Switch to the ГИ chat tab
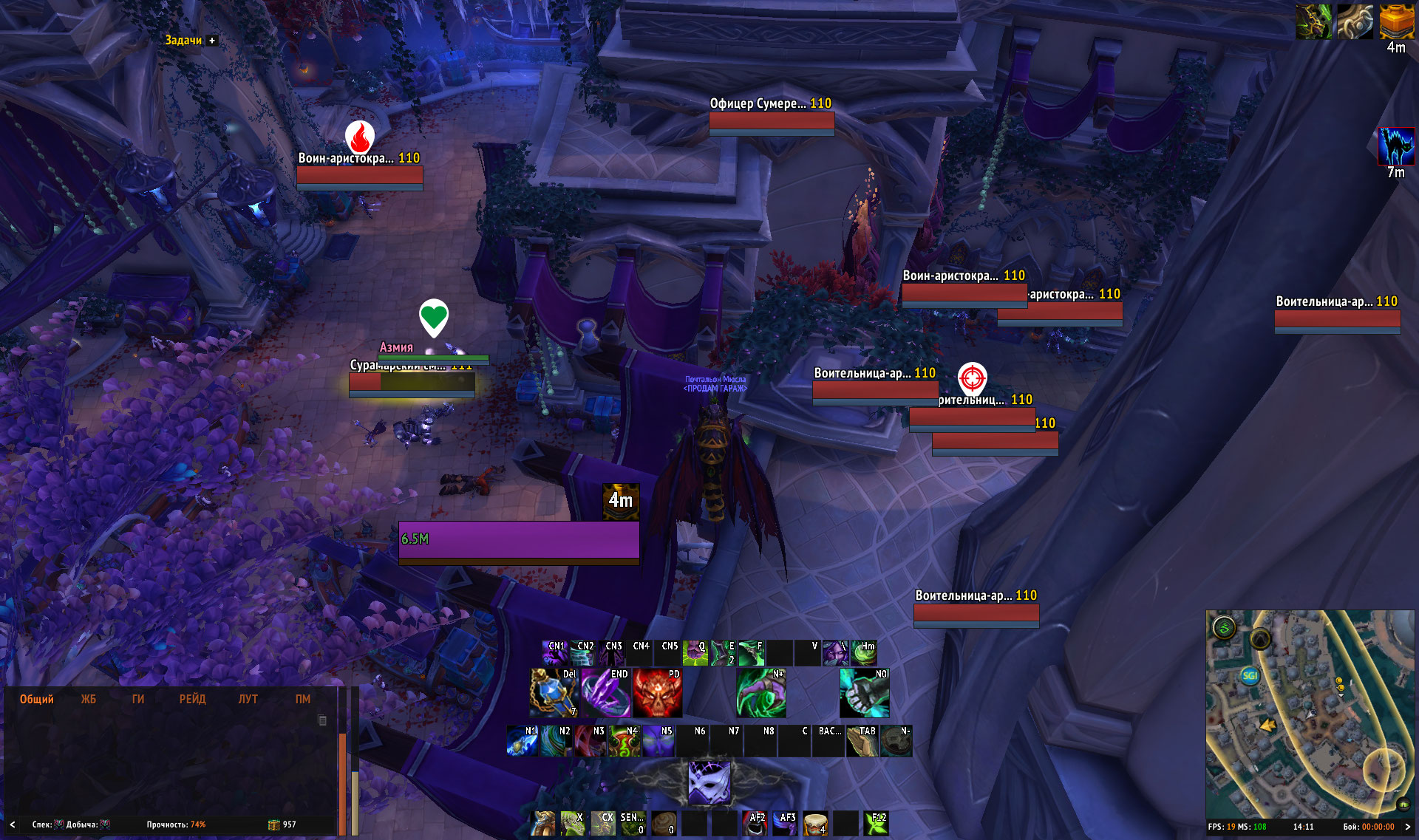This screenshot has width=1419, height=840. tap(137, 699)
